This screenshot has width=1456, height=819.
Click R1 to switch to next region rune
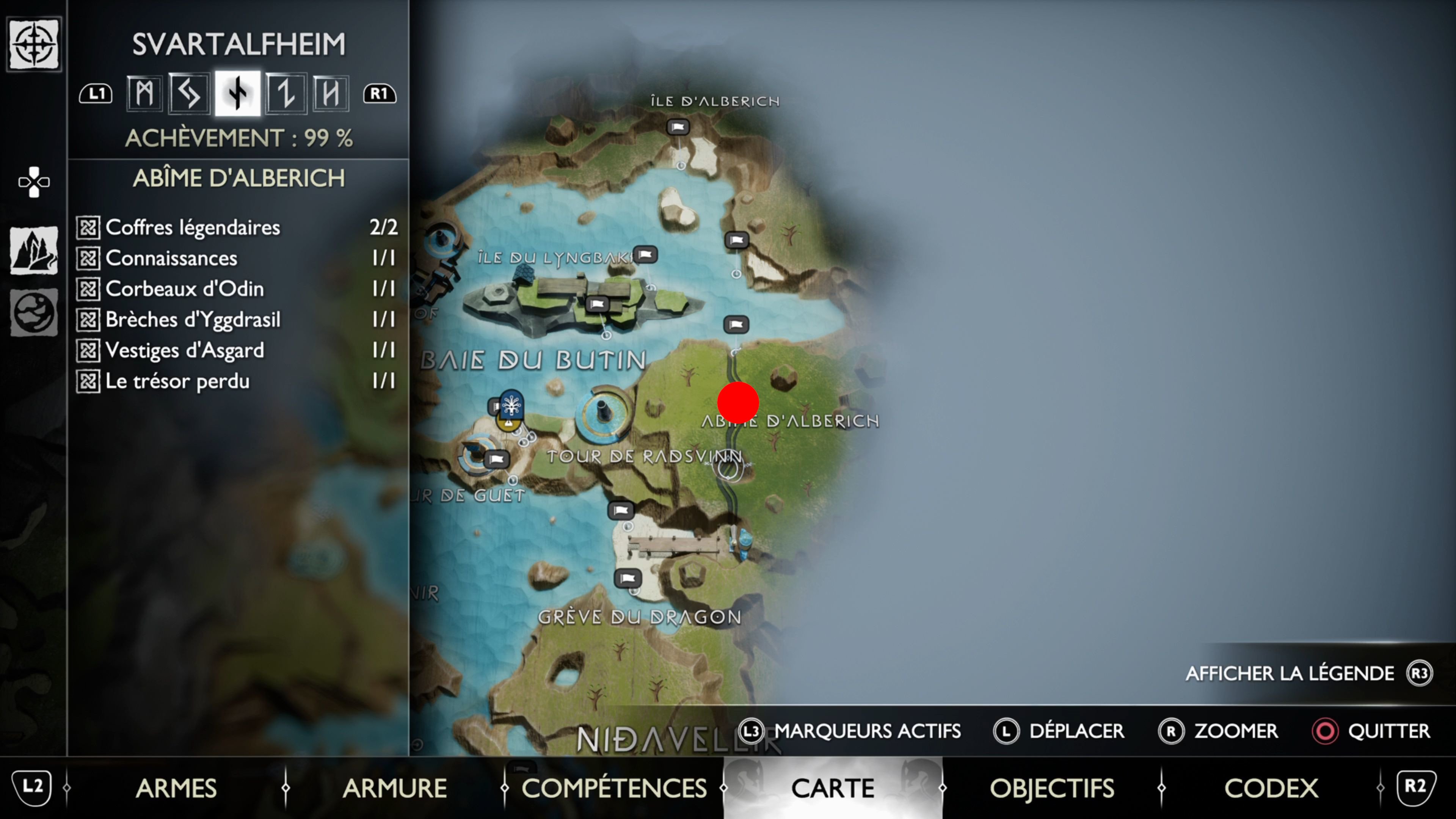click(380, 93)
